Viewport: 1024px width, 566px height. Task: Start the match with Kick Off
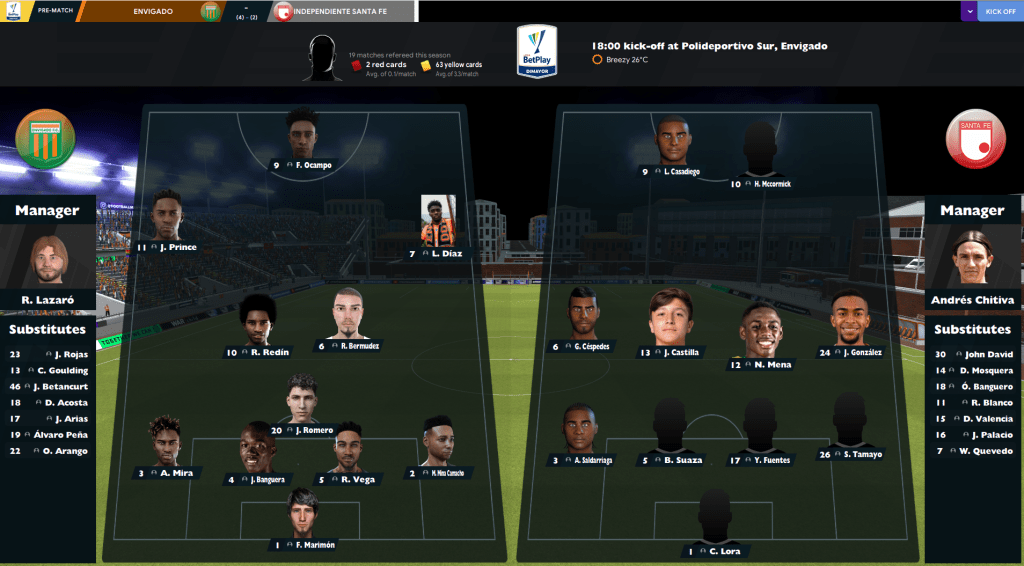click(1000, 12)
